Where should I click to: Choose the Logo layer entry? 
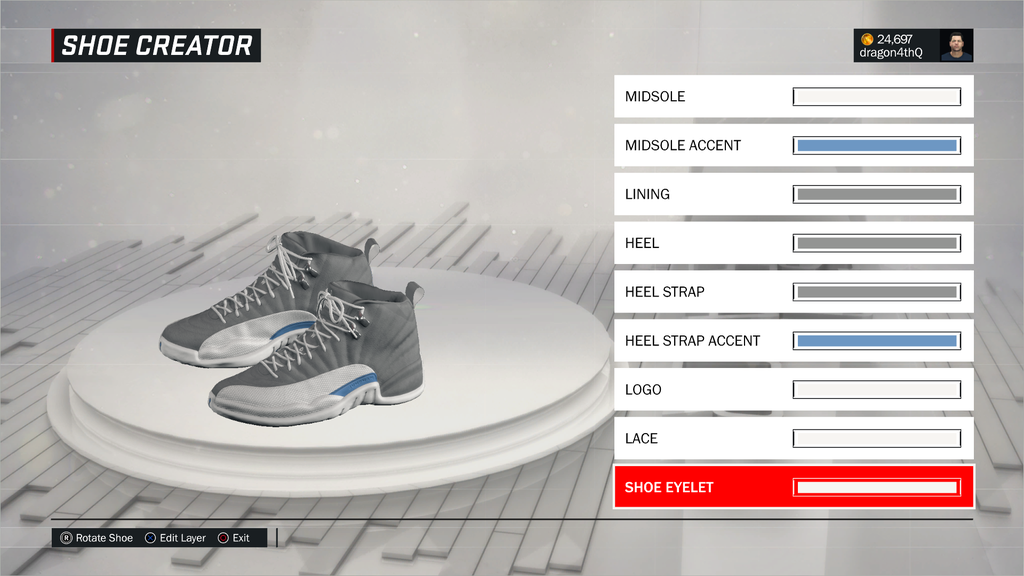(x=793, y=390)
